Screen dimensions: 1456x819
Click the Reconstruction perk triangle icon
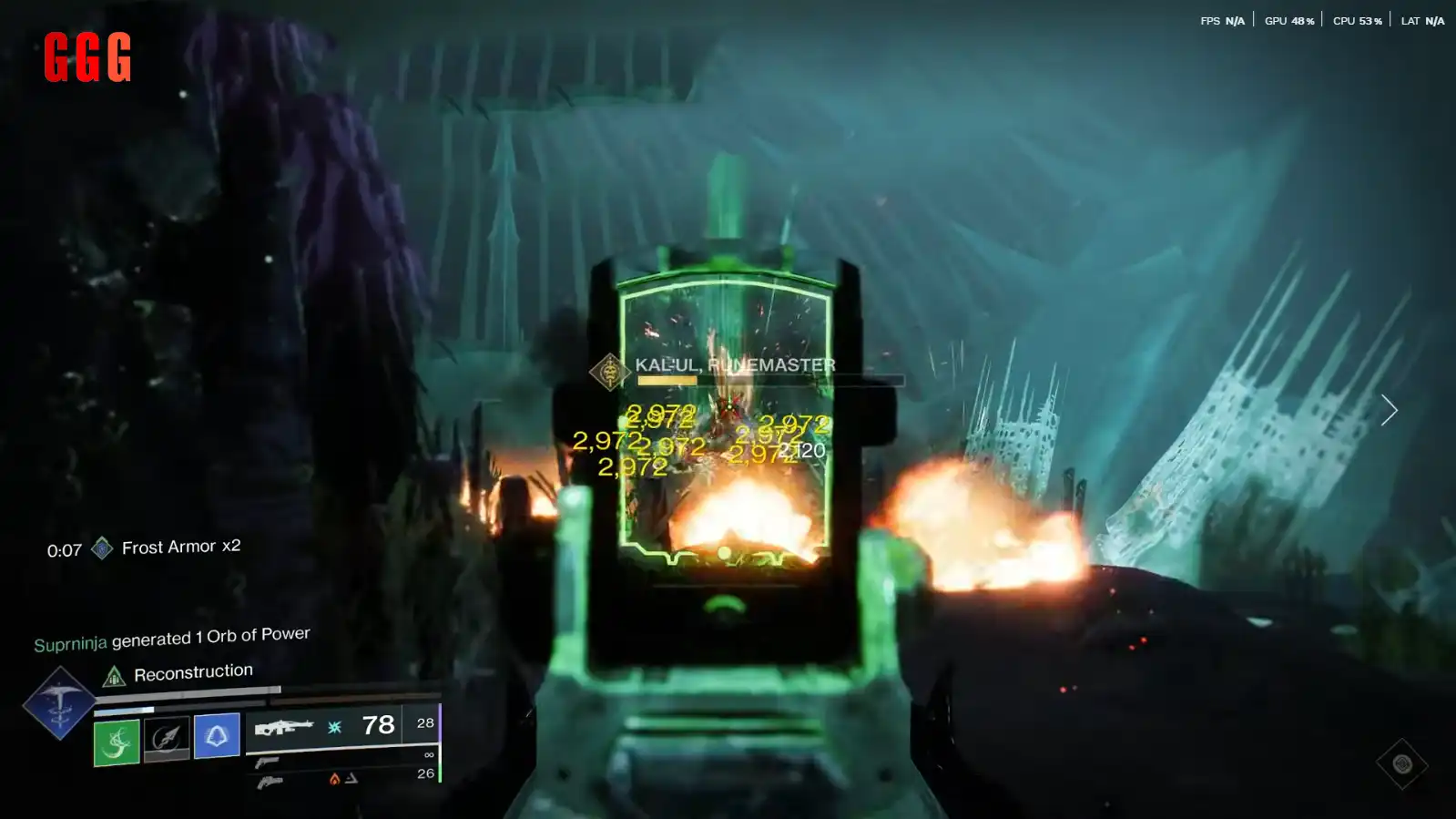coord(114,676)
